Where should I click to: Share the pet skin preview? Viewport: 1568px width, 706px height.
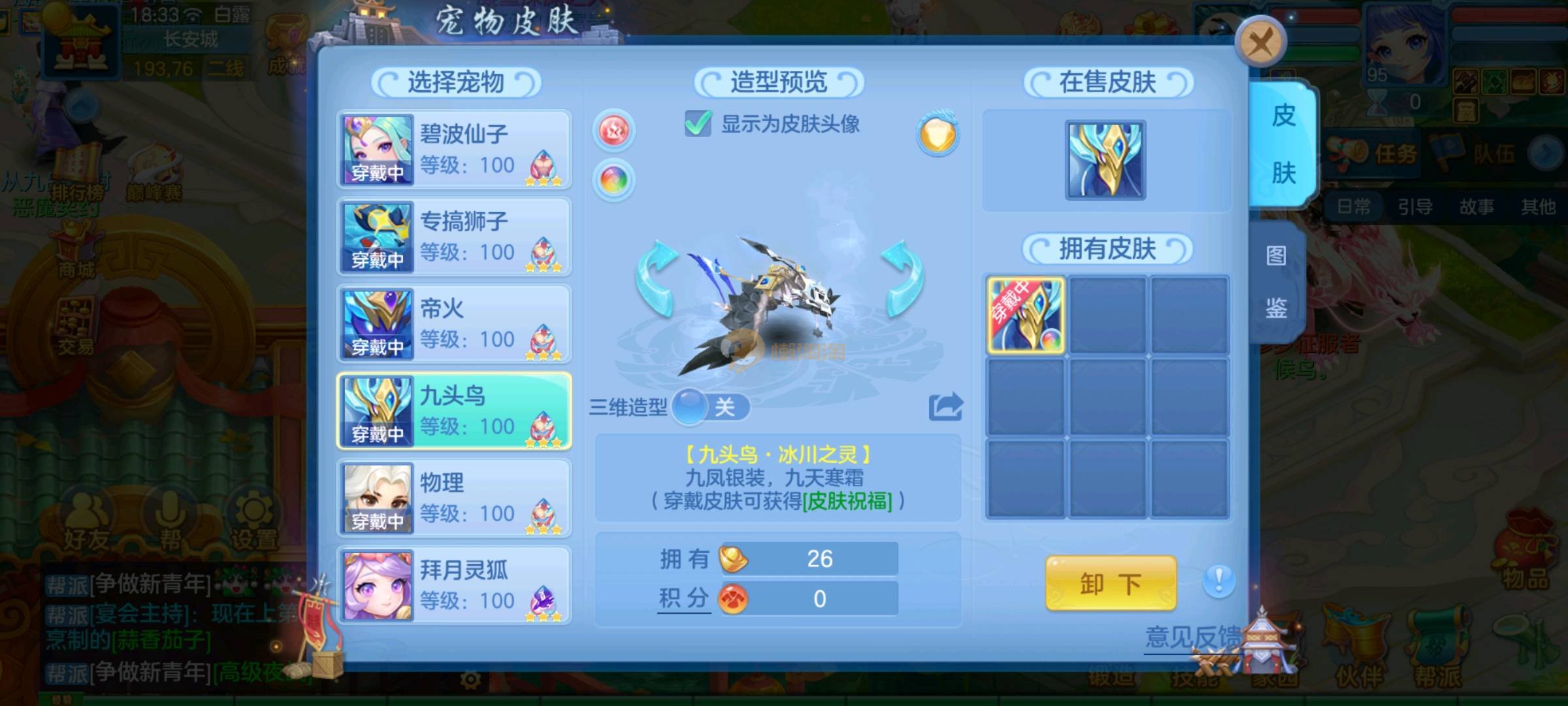coord(945,407)
